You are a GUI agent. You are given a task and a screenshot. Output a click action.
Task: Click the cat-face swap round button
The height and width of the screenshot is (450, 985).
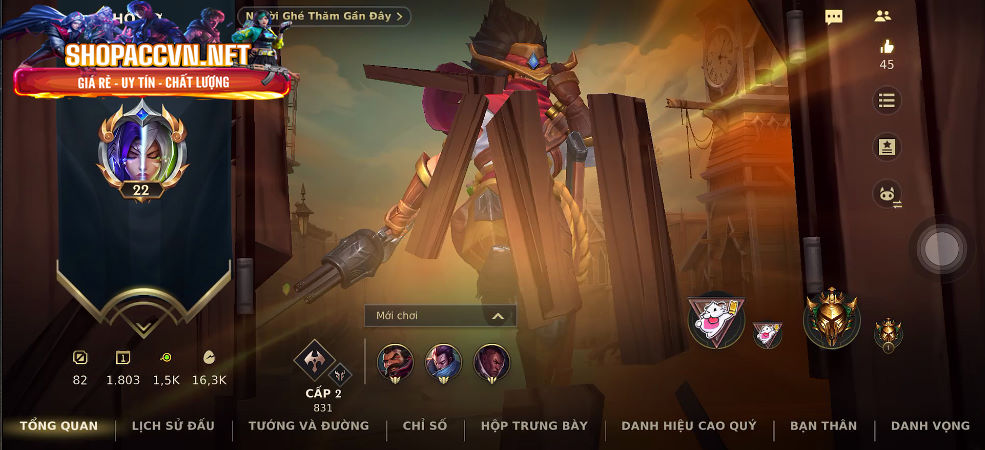pos(886,195)
